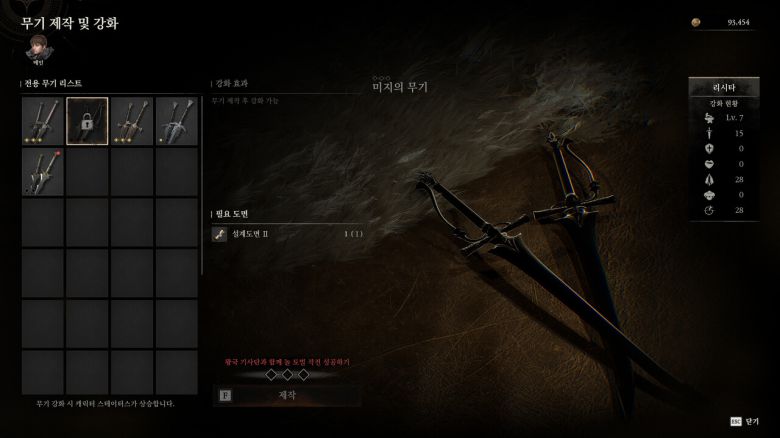Click the gold currency coin icon
Screen dimensions: 780x438
697,22
